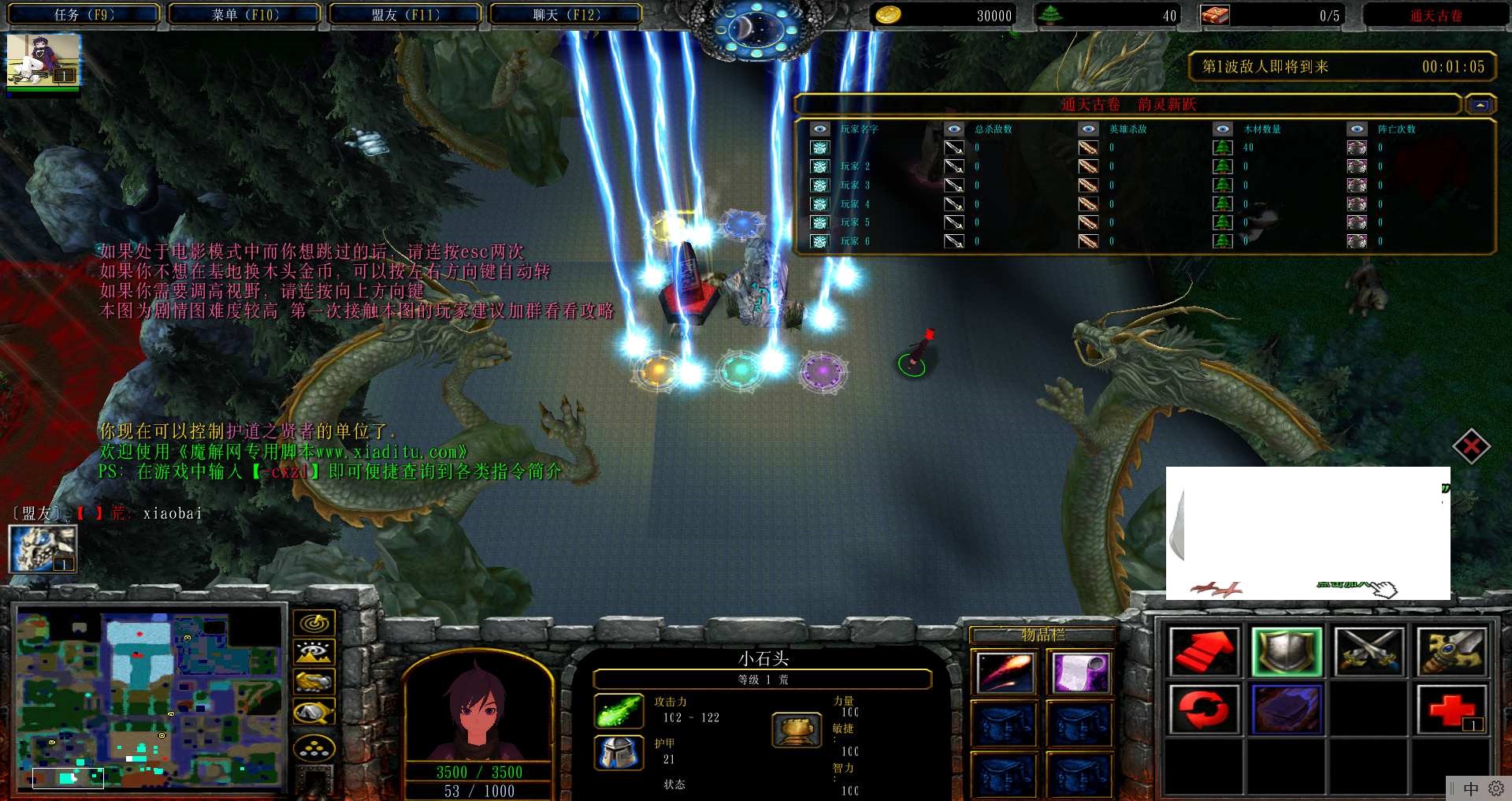The width and height of the screenshot is (1512, 801).
Task: Select the hero portrait icon at top-left
Action: (x=43, y=61)
